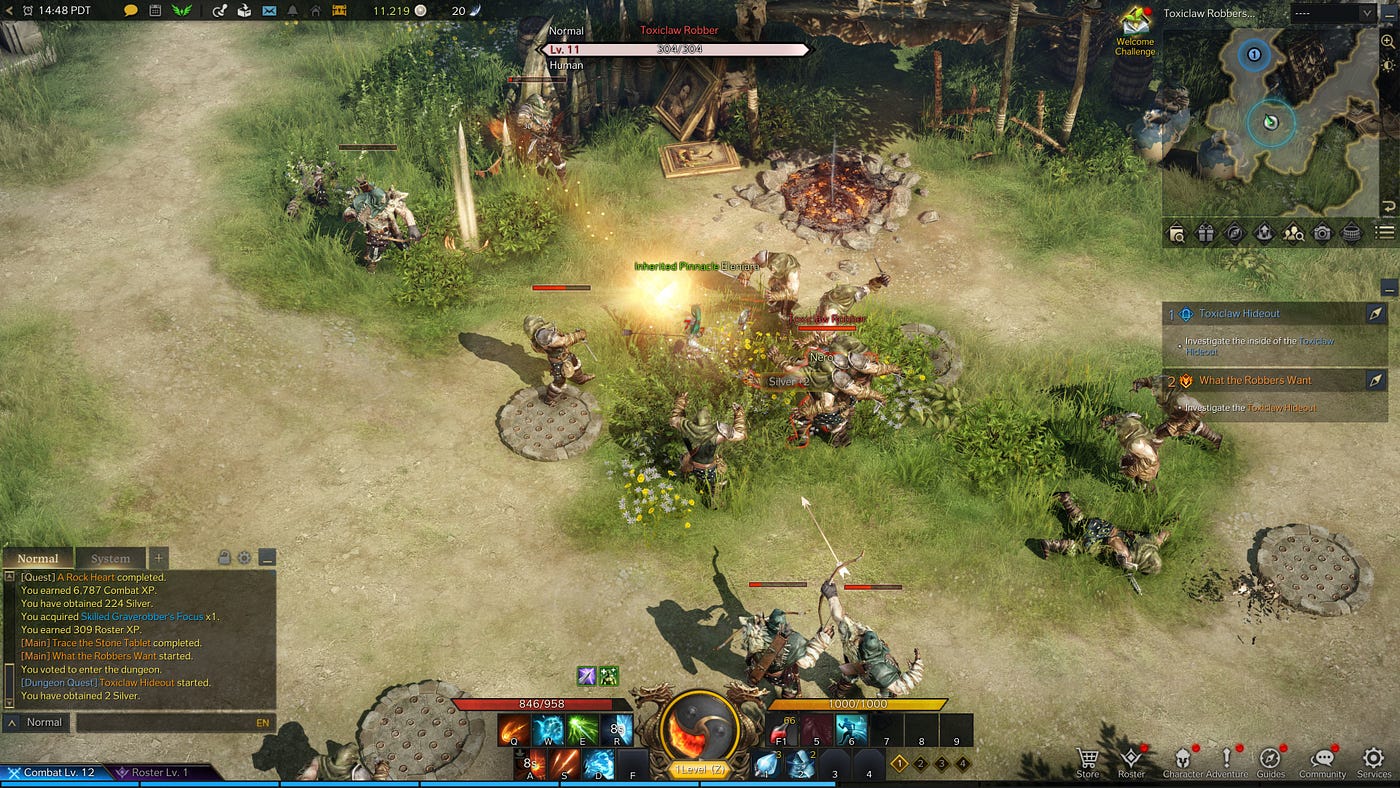The image size is (1400, 788).
Task: Track the What the Robbers Want quest
Action: click(1375, 380)
